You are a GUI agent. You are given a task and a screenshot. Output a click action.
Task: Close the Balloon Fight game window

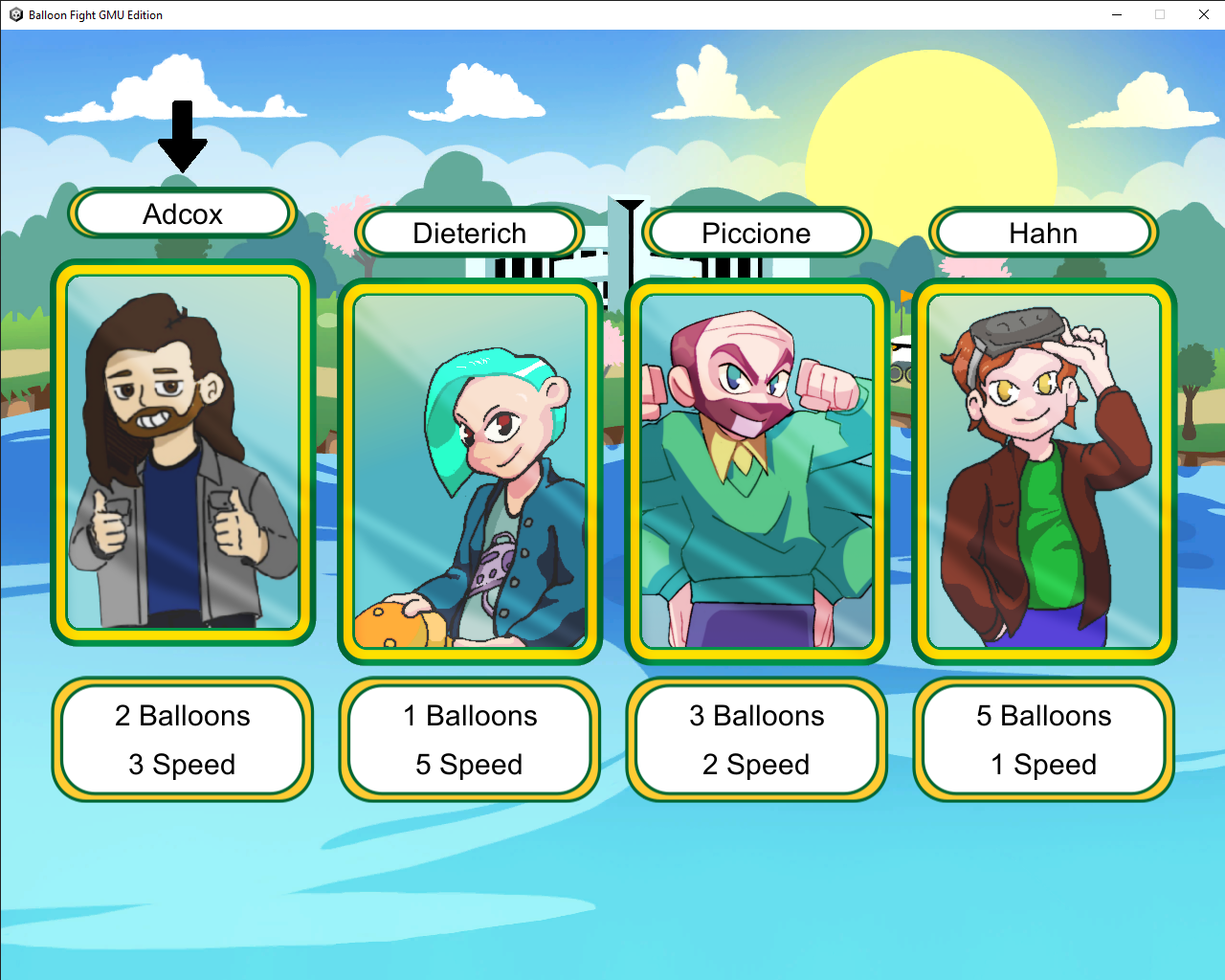[x=1204, y=14]
